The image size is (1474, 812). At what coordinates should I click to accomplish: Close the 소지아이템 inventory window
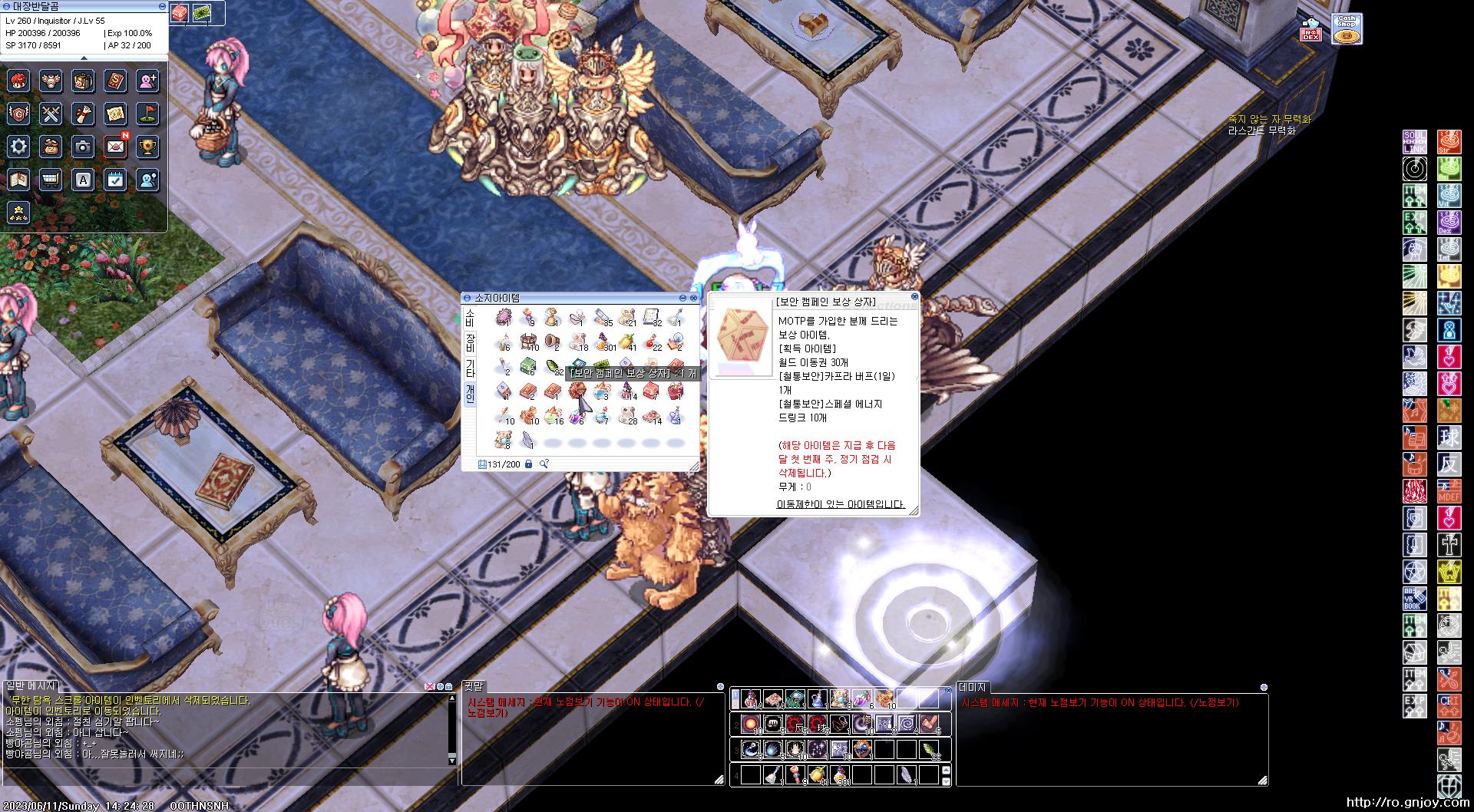click(694, 298)
